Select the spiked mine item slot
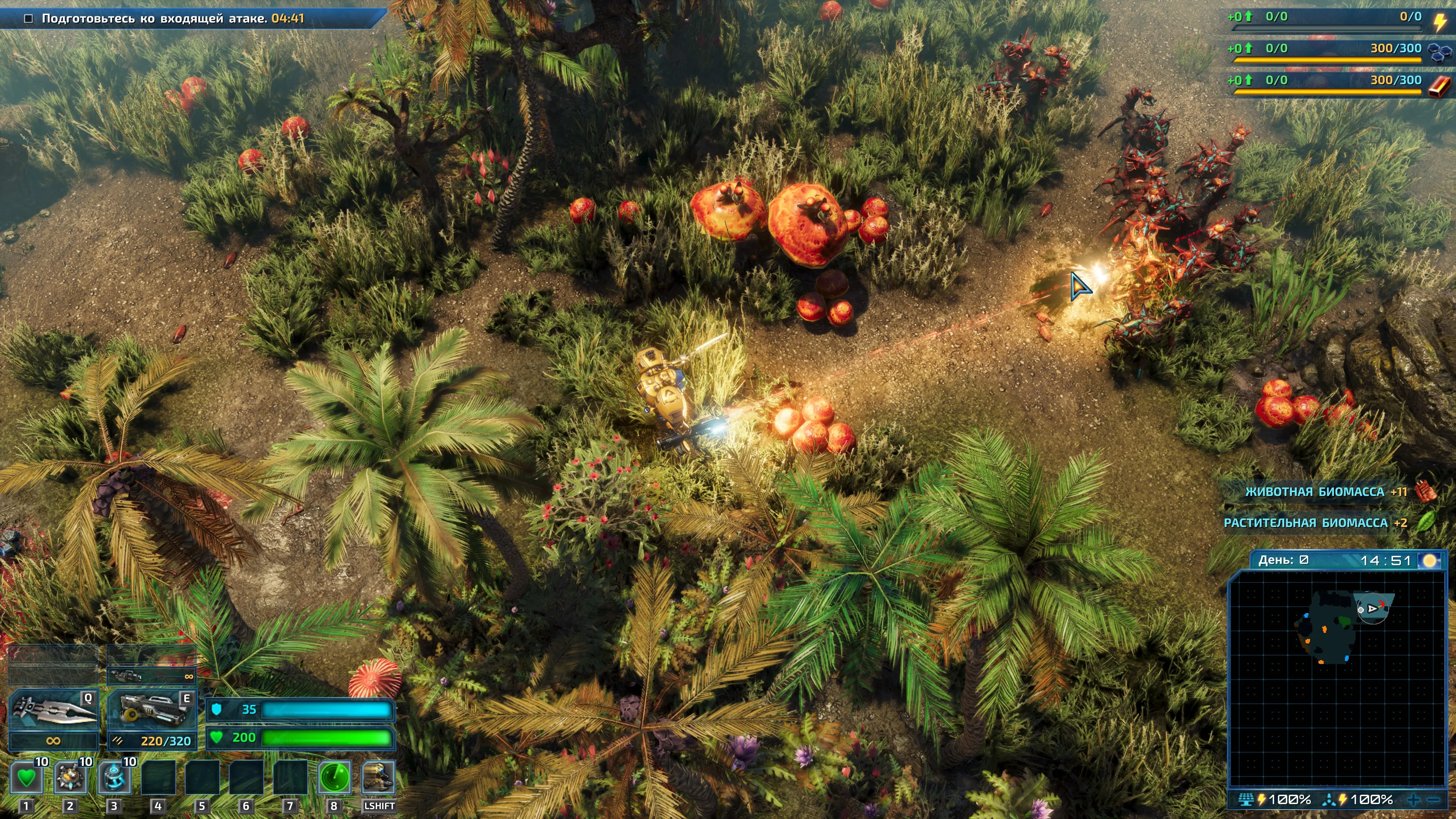Screen dimensions: 1456x819 click(70, 778)
